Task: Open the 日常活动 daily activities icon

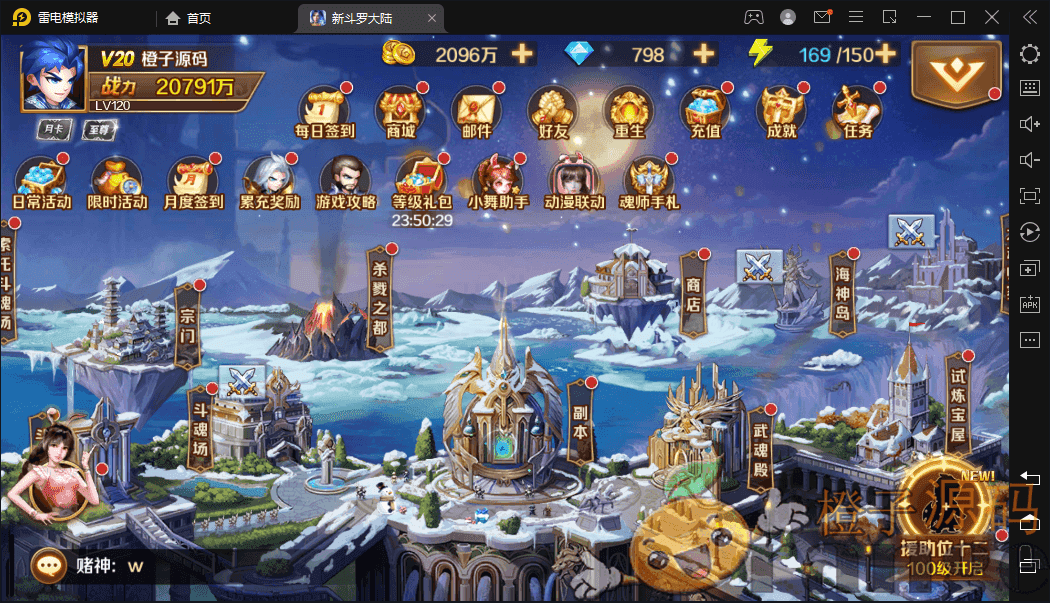Action: coord(42,181)
